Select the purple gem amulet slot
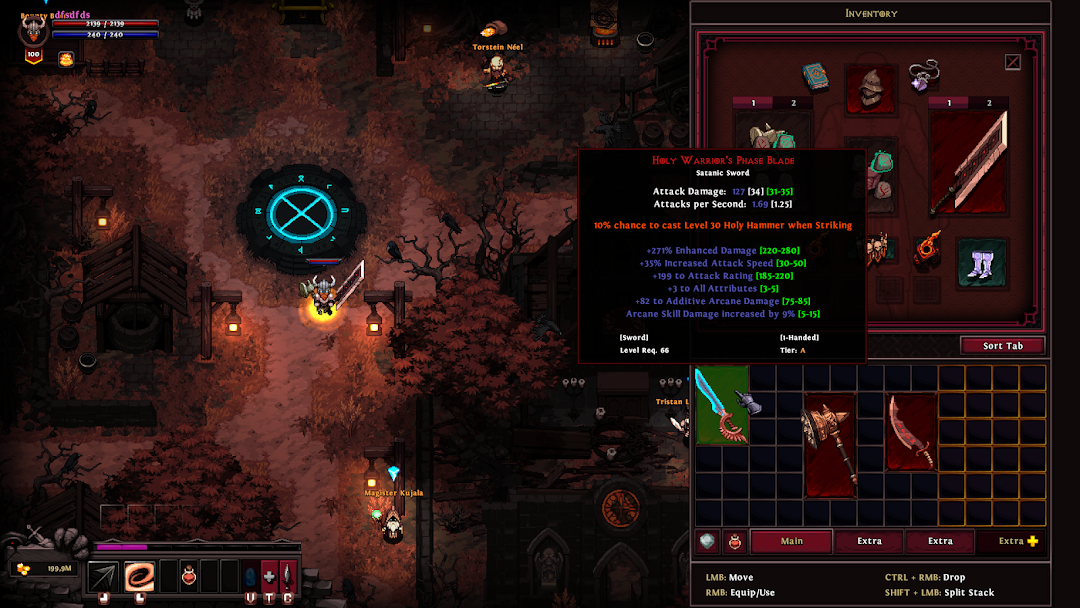1080x608 pixels. [922, 76]
